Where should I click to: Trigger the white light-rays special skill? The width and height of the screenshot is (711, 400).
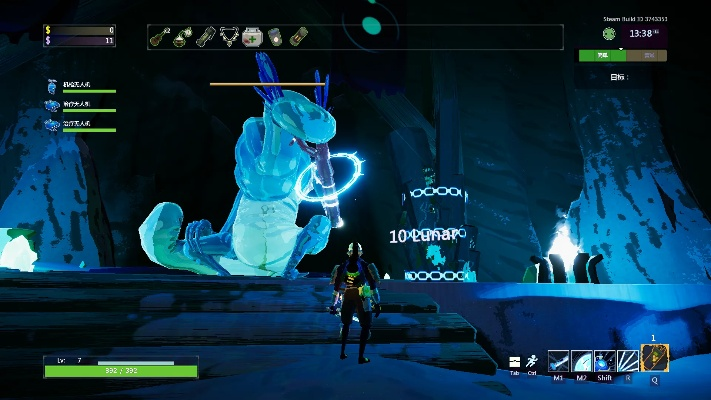[x=627, y=360]
